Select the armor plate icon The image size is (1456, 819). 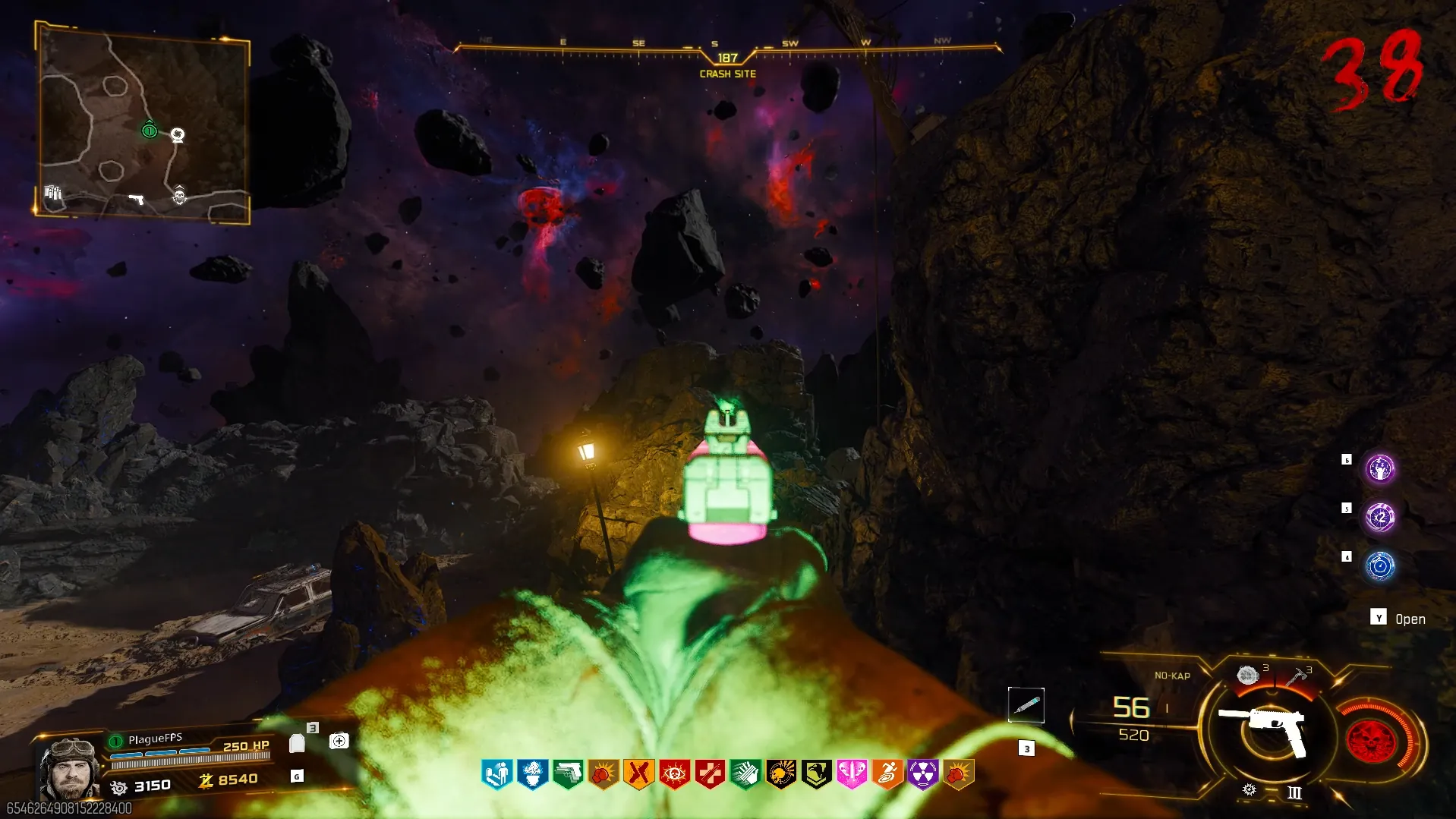click(297, 743)
